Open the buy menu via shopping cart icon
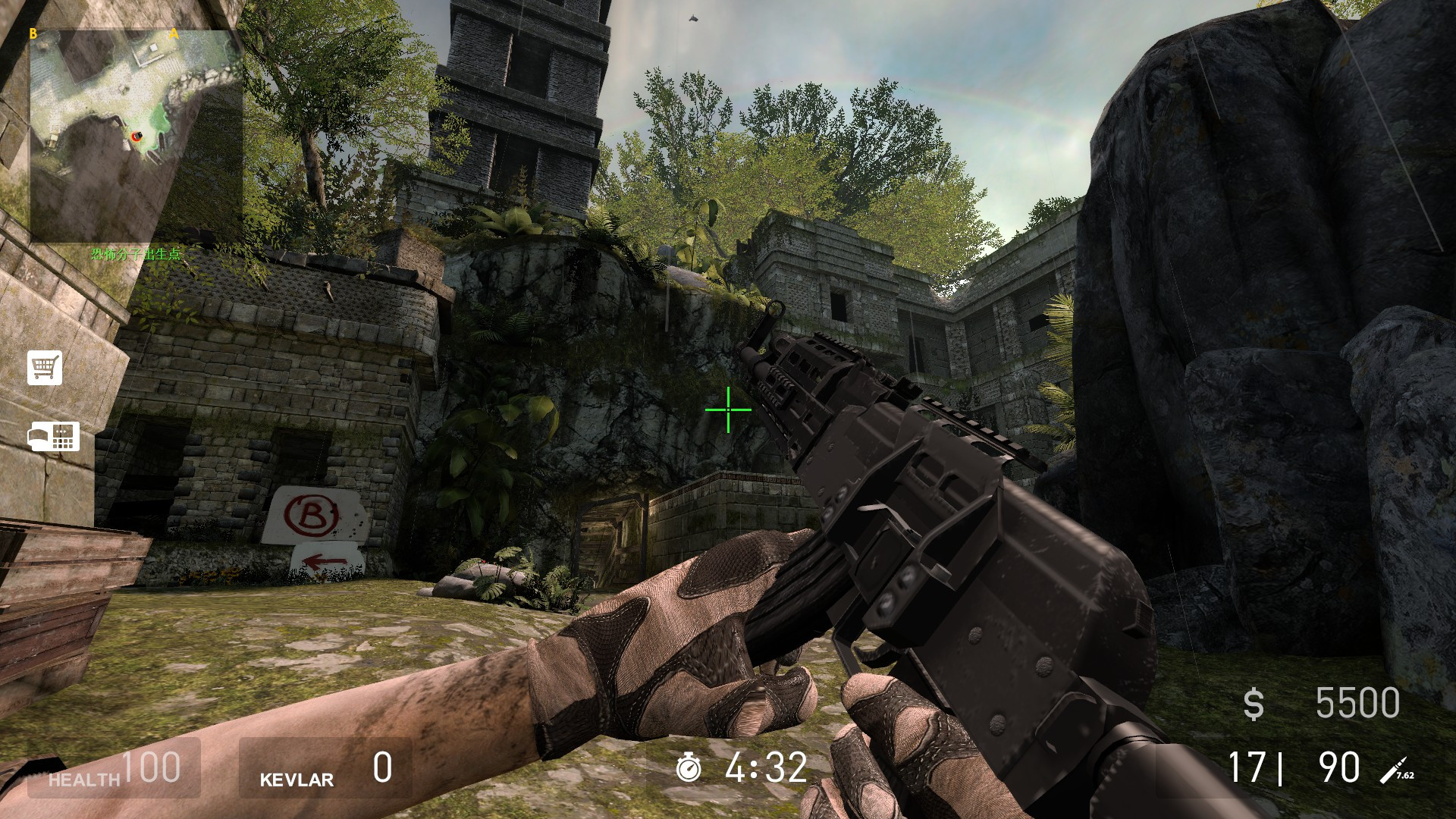Viewport: 1456px width, 819px height. (45, 369)
